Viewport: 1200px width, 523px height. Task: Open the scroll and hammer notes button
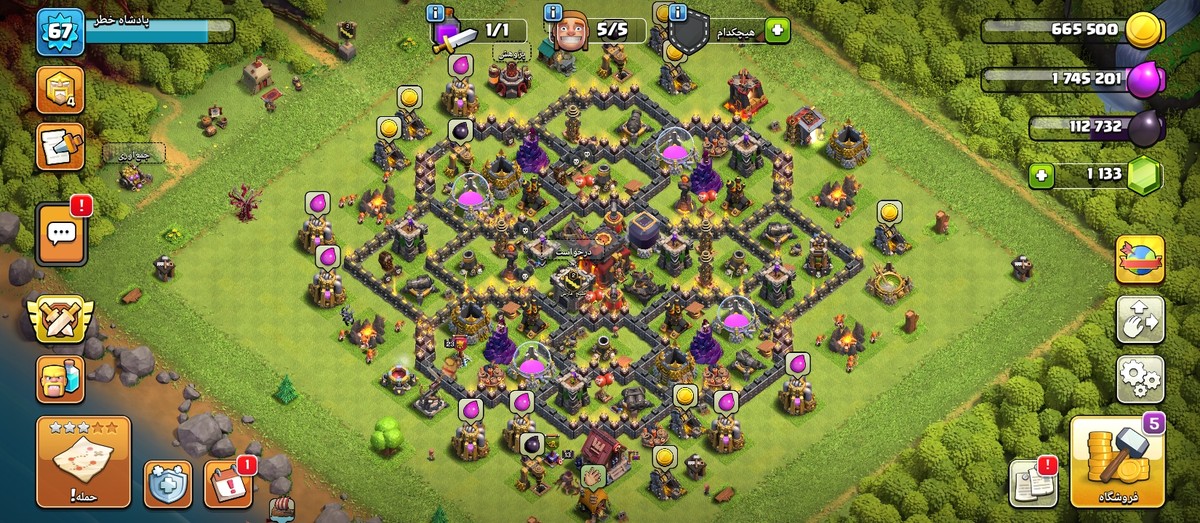(x=59, y=147)
